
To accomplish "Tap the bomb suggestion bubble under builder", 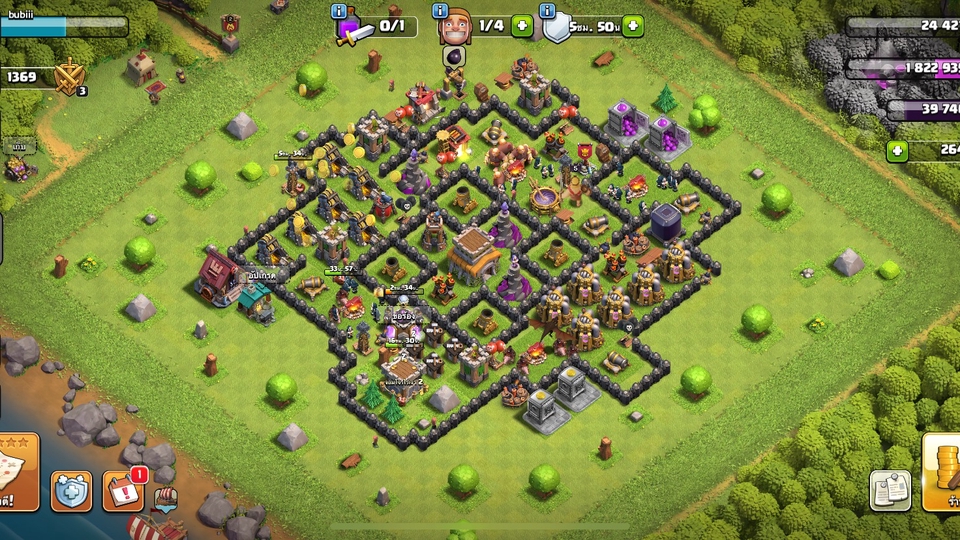I will point(452,56).
